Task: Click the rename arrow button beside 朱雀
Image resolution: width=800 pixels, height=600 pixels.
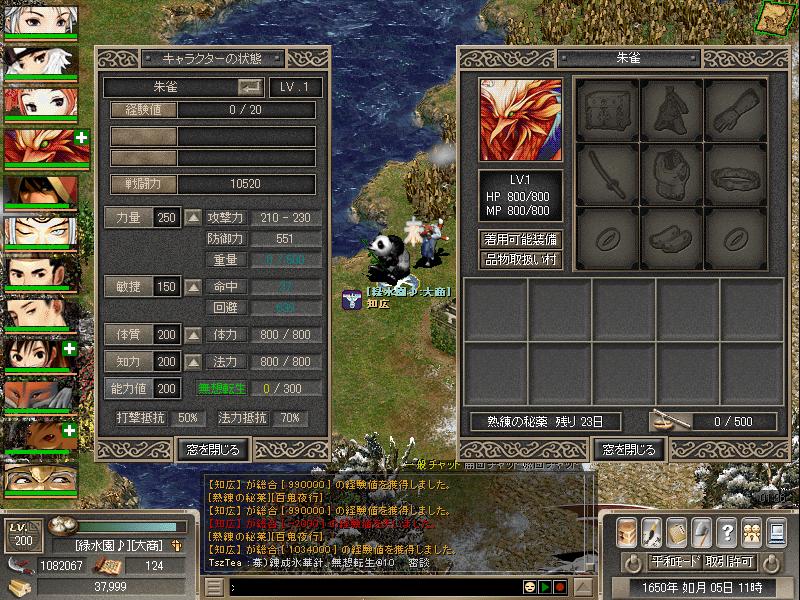Action: tap(250, 87)
